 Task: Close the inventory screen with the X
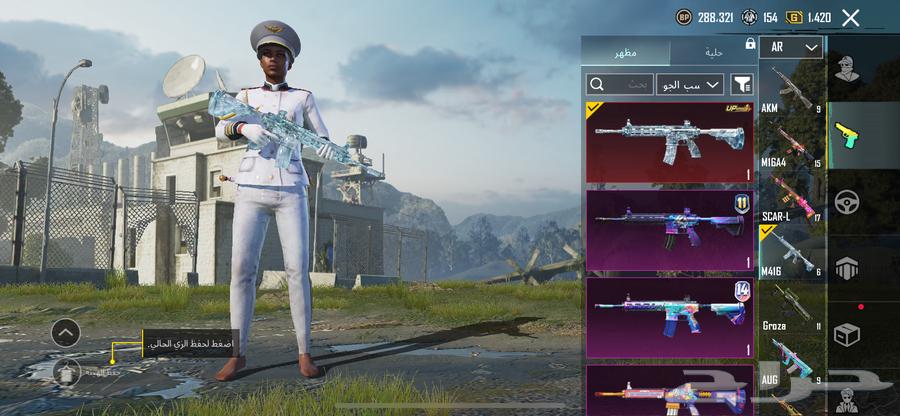(x=850, y=17)
